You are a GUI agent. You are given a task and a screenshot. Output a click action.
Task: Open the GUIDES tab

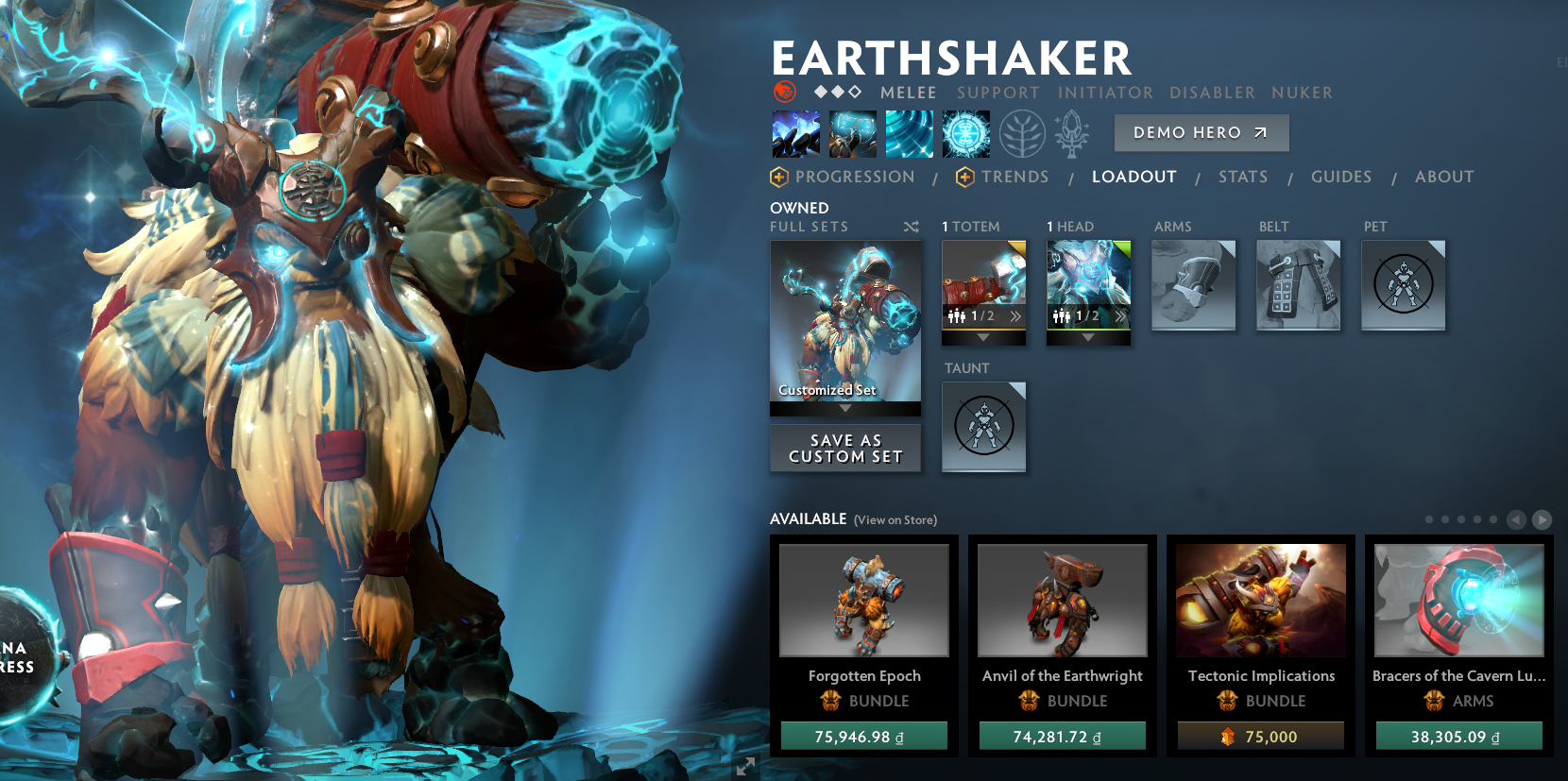1341,177
